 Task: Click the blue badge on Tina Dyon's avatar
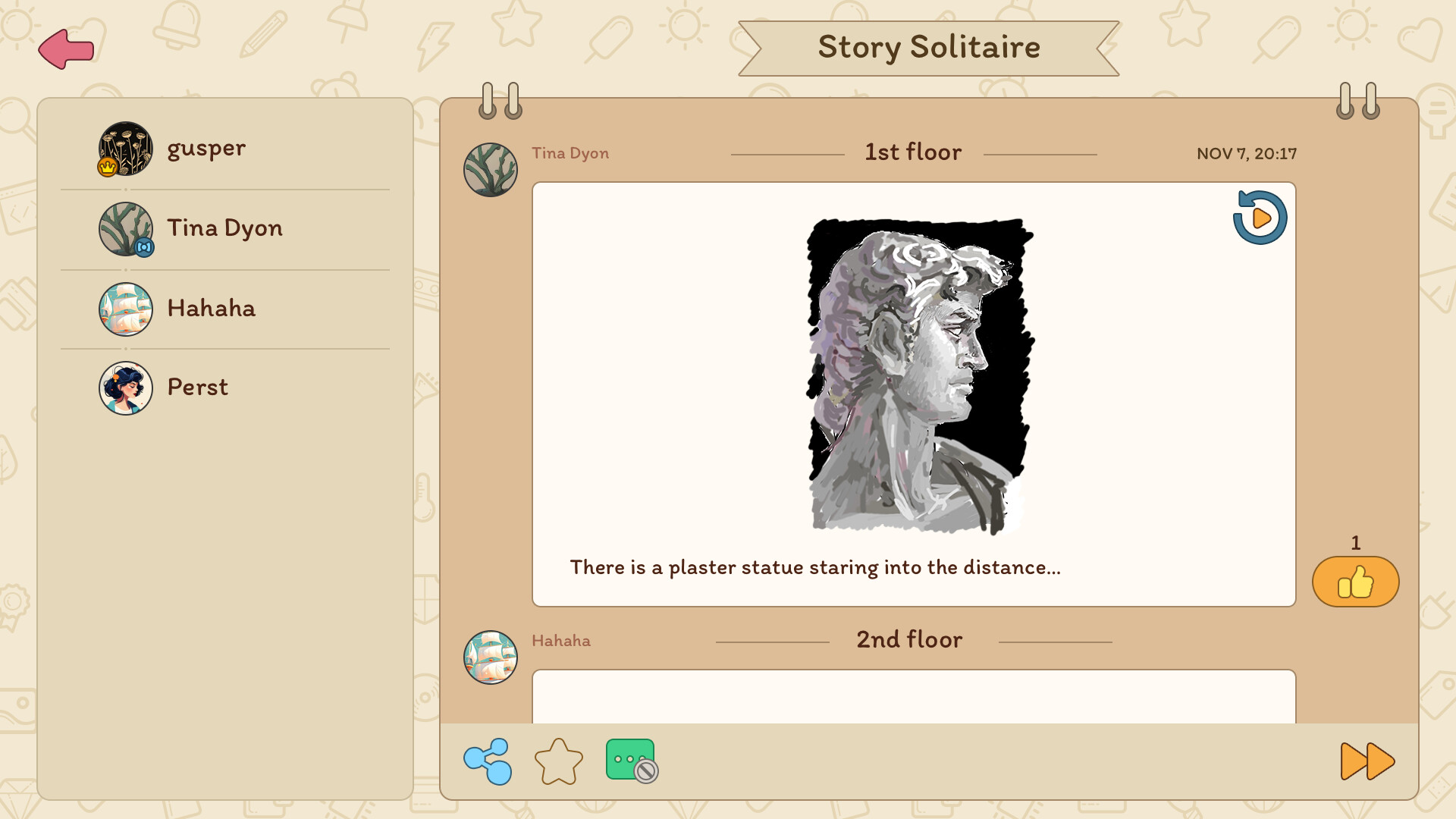146,247
